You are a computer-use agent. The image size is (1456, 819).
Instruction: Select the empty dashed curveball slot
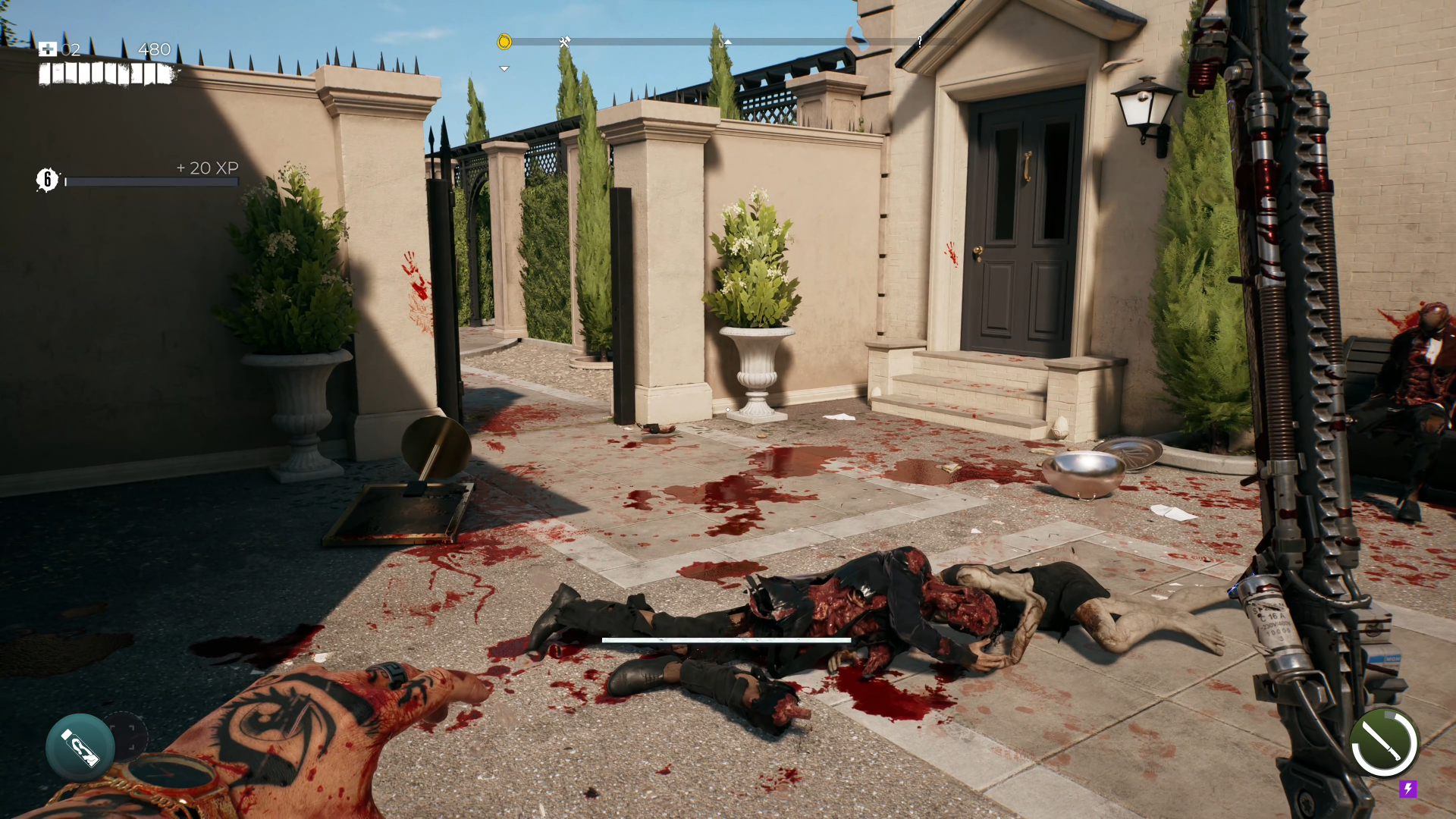126,736
